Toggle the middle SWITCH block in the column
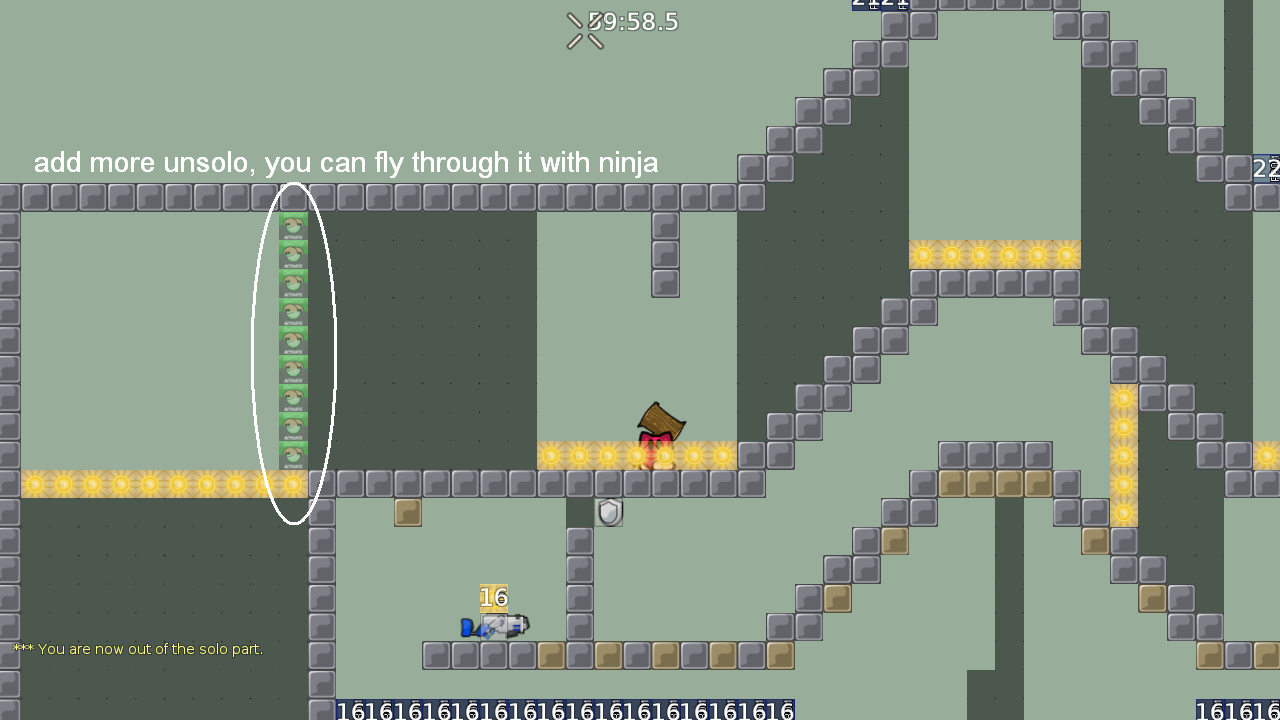 click(x=293, y=340)
